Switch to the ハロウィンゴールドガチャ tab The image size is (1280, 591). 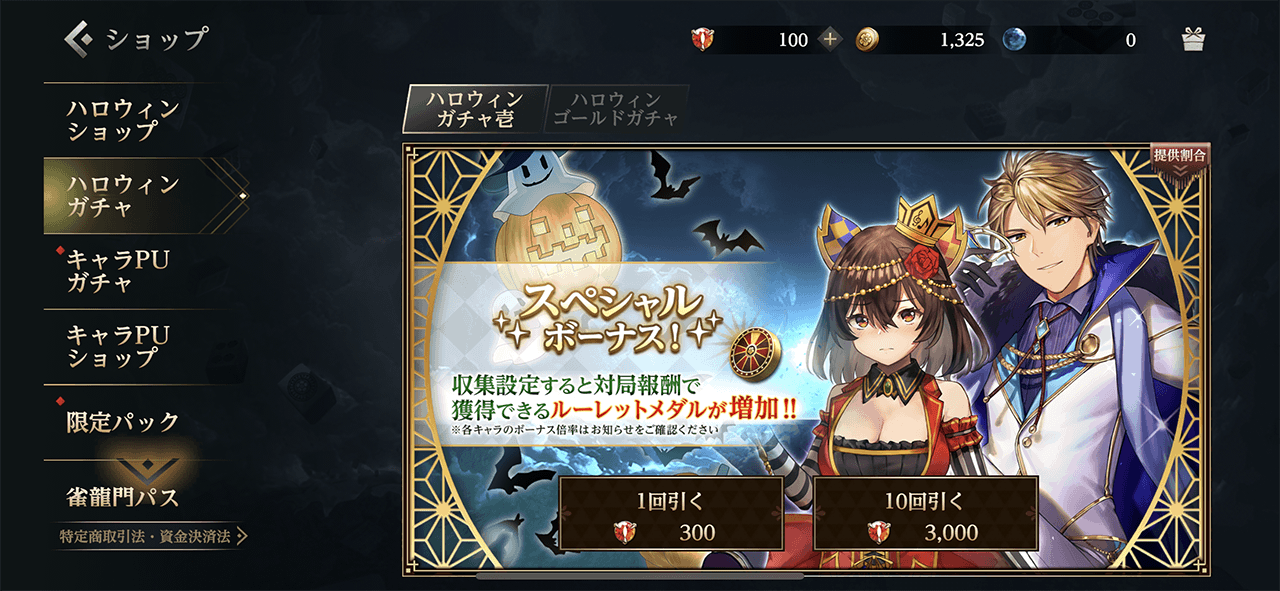point(616,110)
